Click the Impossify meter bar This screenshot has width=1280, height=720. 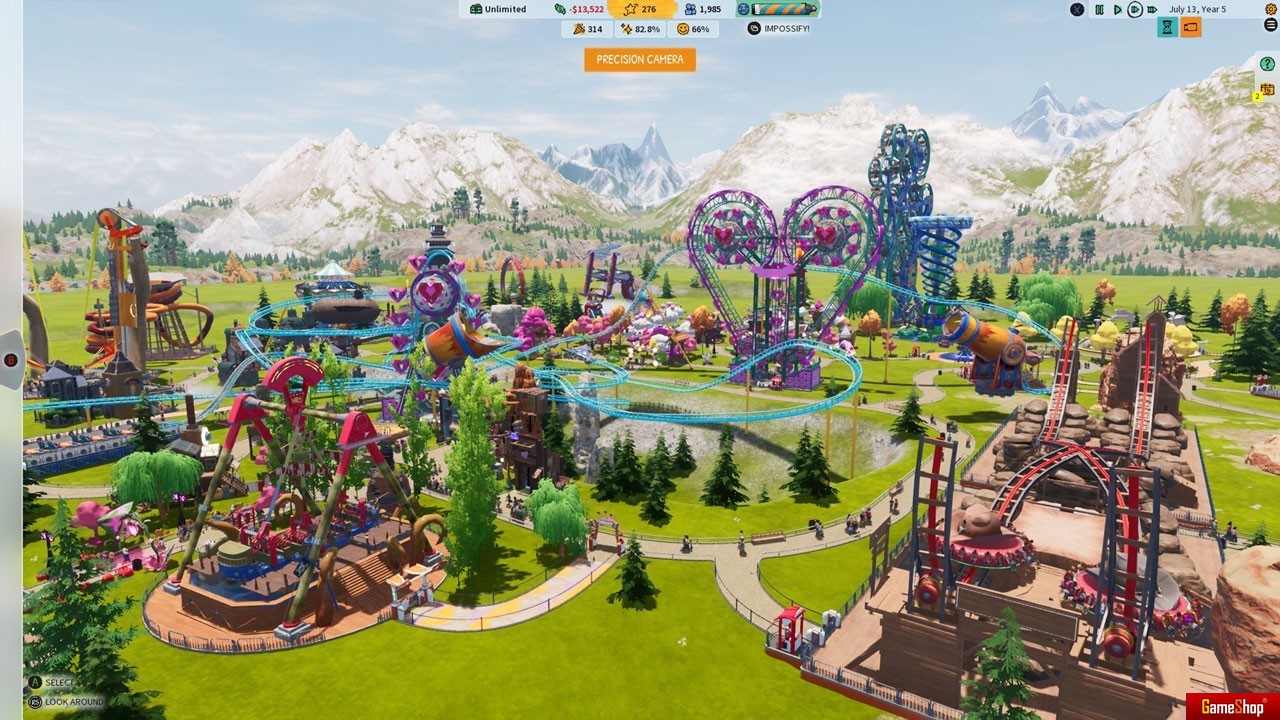point(778,9)
